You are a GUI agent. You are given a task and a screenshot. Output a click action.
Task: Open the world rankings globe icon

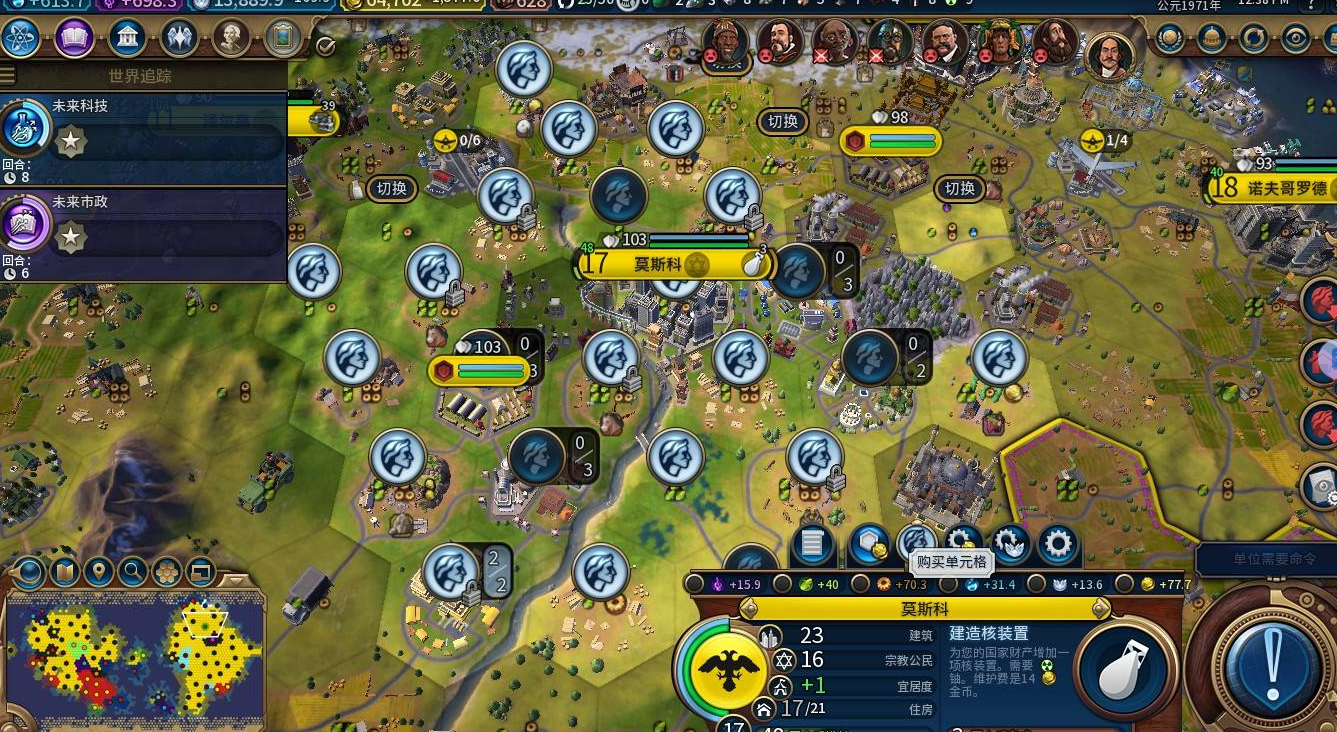(x=1169, y=38)
